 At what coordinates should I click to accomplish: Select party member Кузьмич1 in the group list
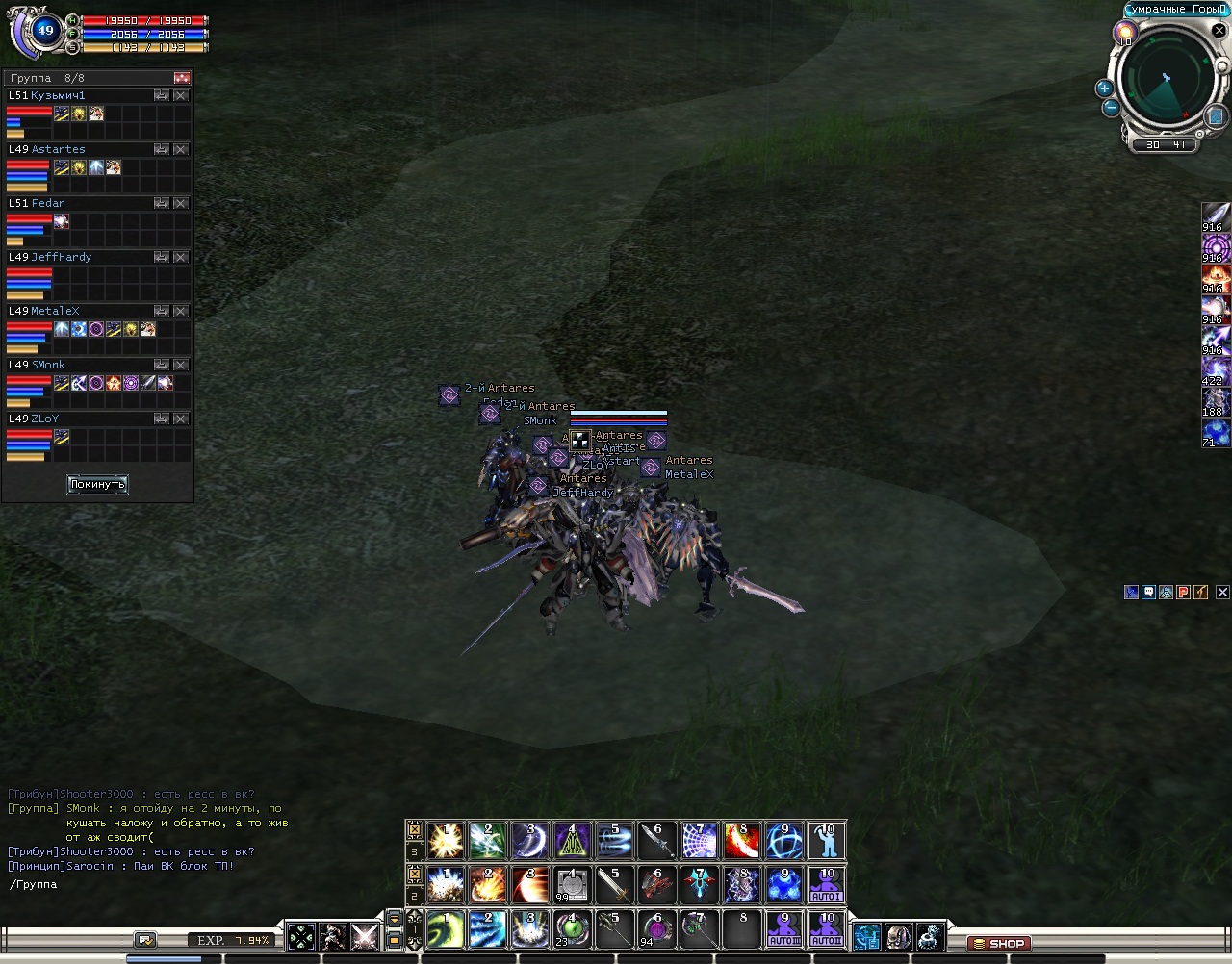pos(58,96)
